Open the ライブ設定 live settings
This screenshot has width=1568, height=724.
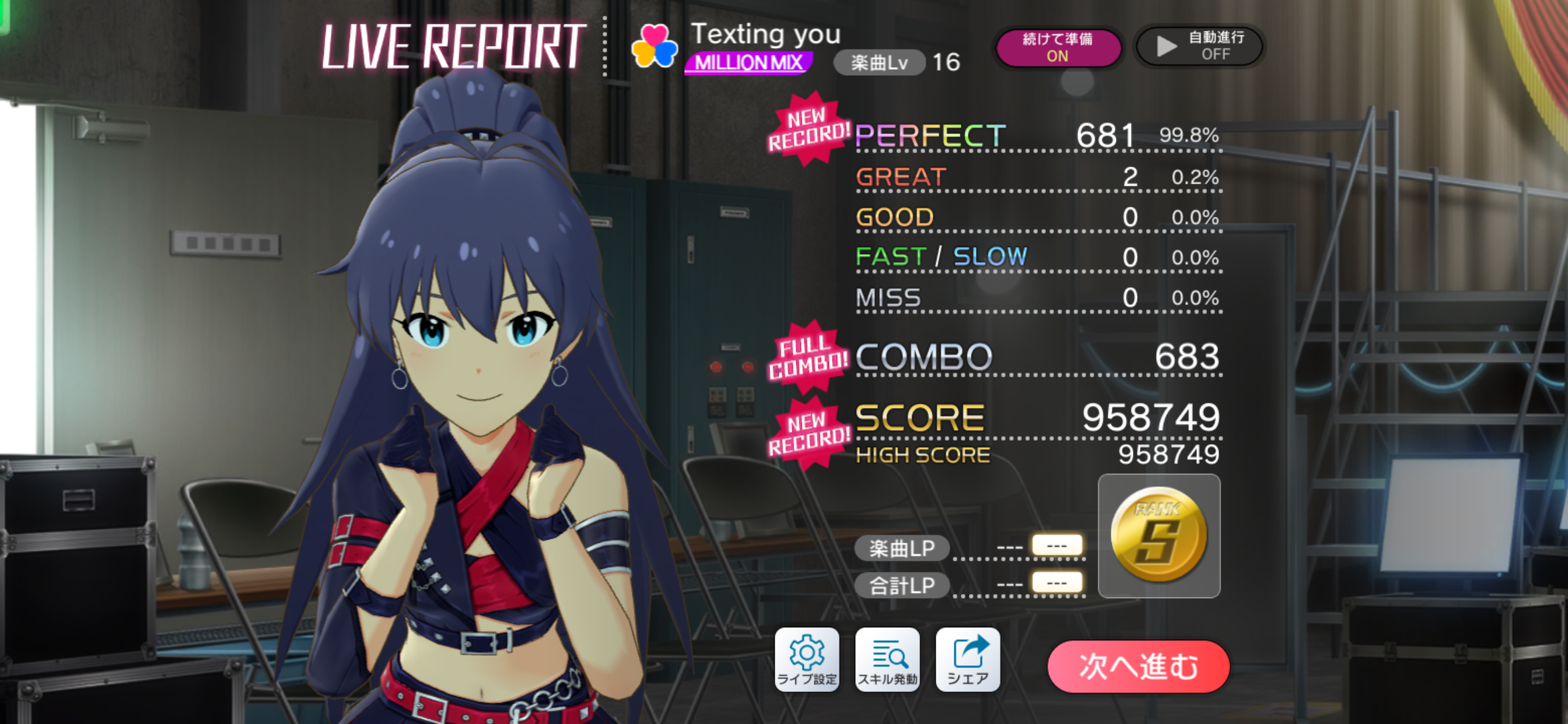tap(807, 660)
